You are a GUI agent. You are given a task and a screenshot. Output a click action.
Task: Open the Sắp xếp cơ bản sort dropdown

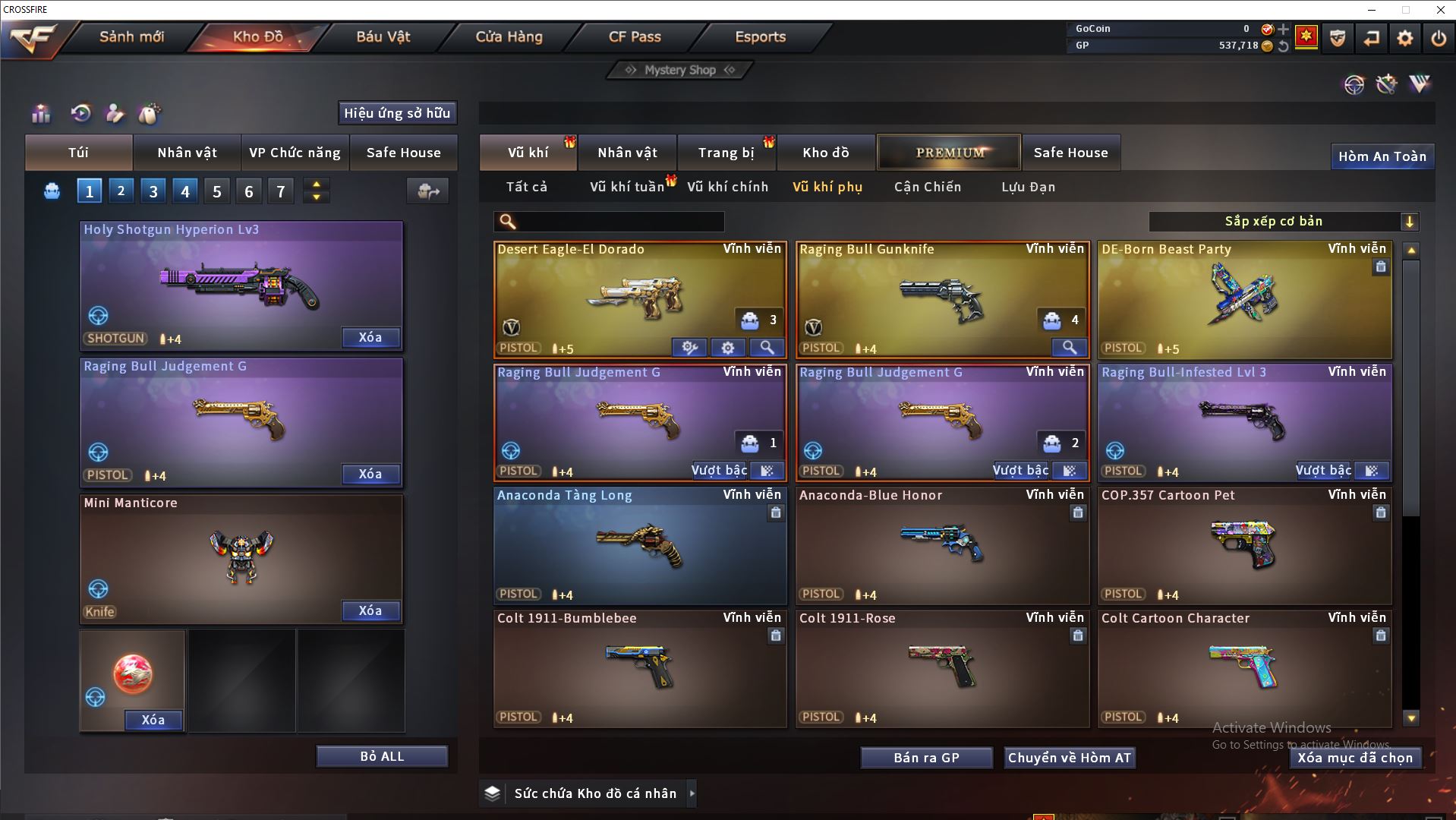pos(1282,222)
